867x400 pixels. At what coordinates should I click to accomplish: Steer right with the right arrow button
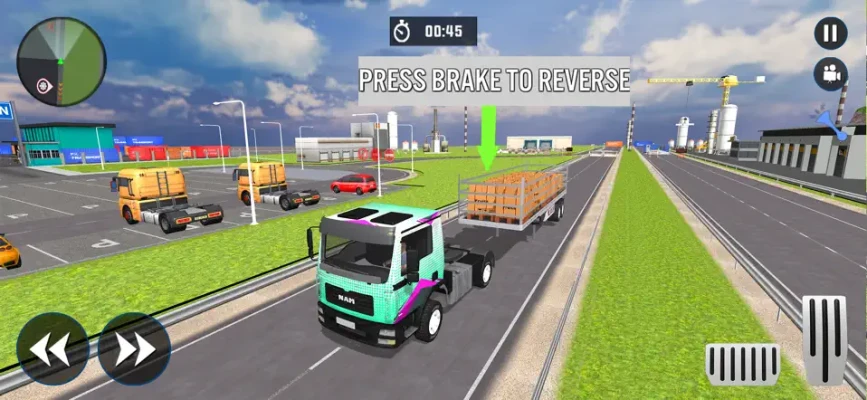pos(134,348)
